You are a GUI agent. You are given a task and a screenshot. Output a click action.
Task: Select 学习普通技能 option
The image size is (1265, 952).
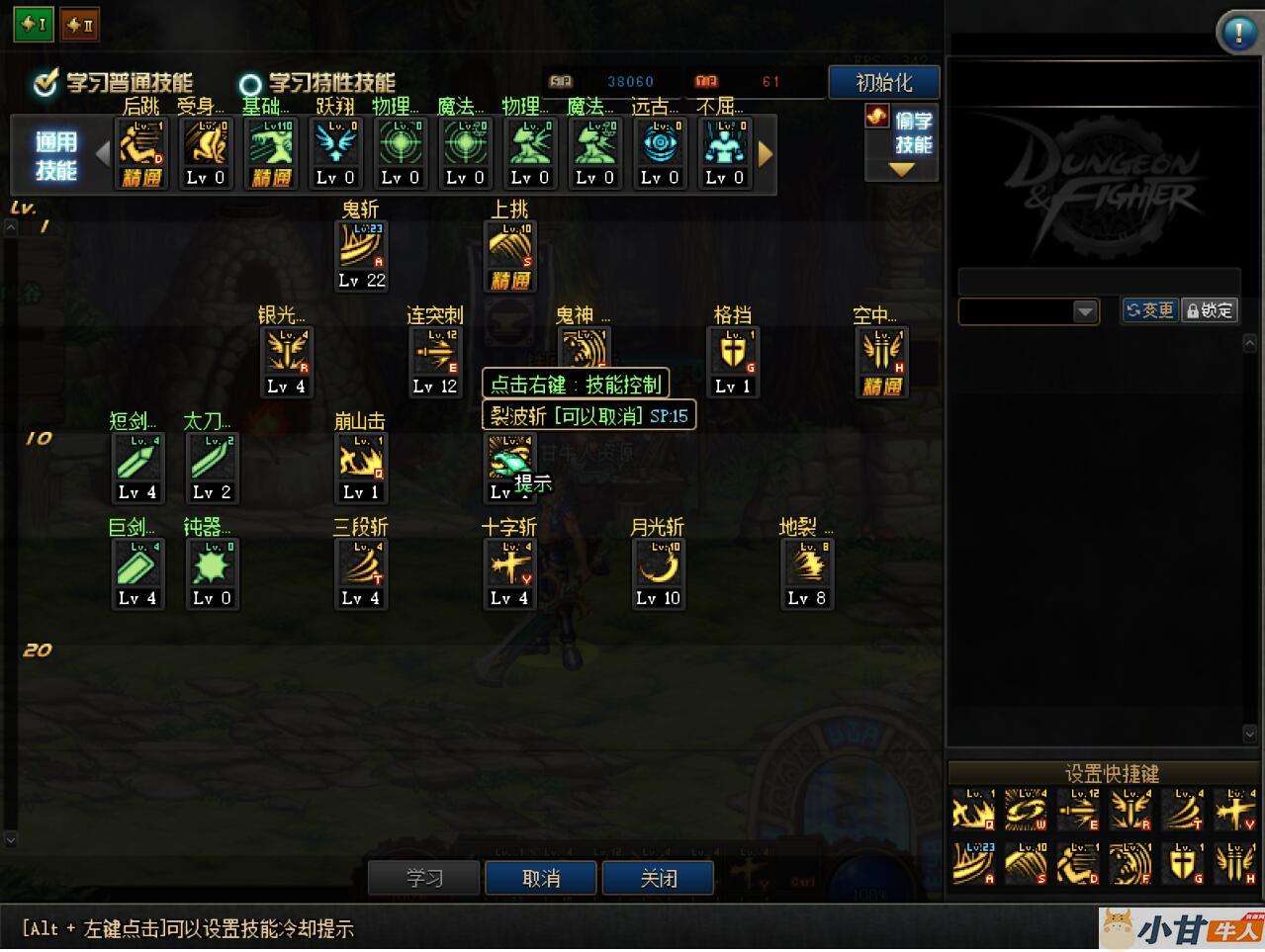(46, 84)
